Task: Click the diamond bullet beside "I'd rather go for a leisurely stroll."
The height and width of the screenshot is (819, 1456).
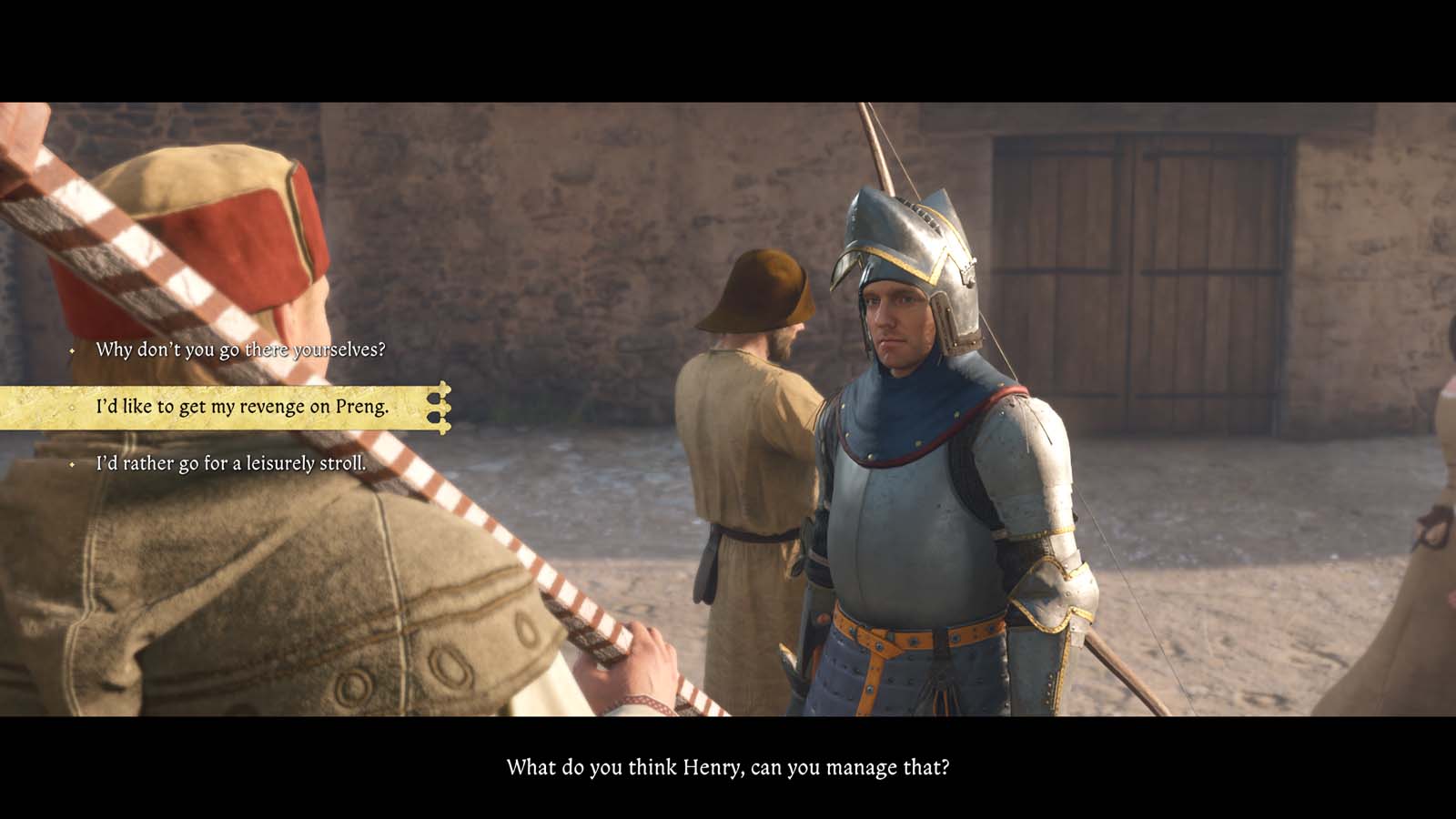Action: 71,464
